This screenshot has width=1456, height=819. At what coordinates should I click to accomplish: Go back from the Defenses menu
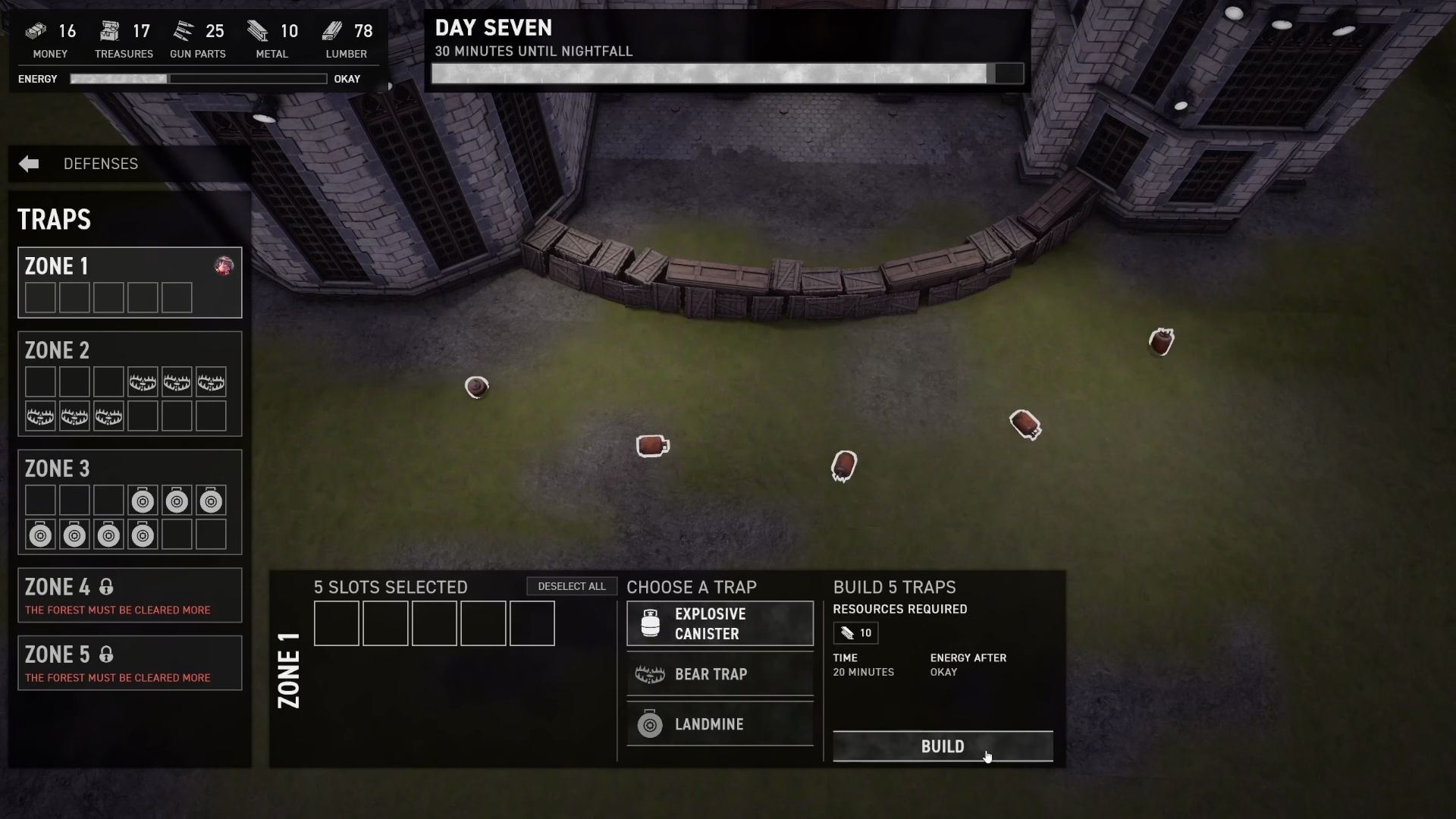pyautogui.click(x=29, y=164)
